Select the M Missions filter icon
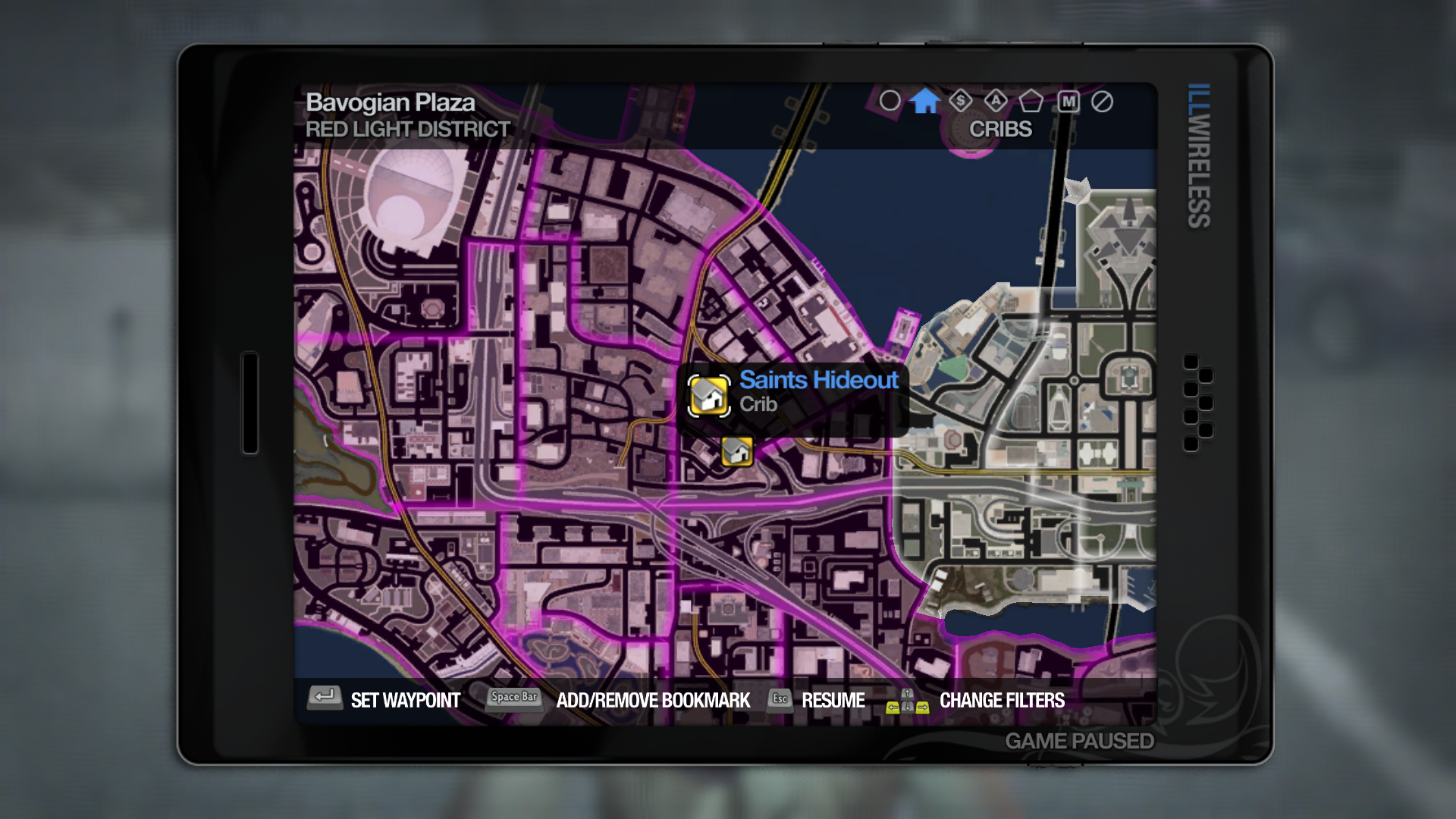The width and height of the screenshot is (1456, 819). click(1068, 101)
